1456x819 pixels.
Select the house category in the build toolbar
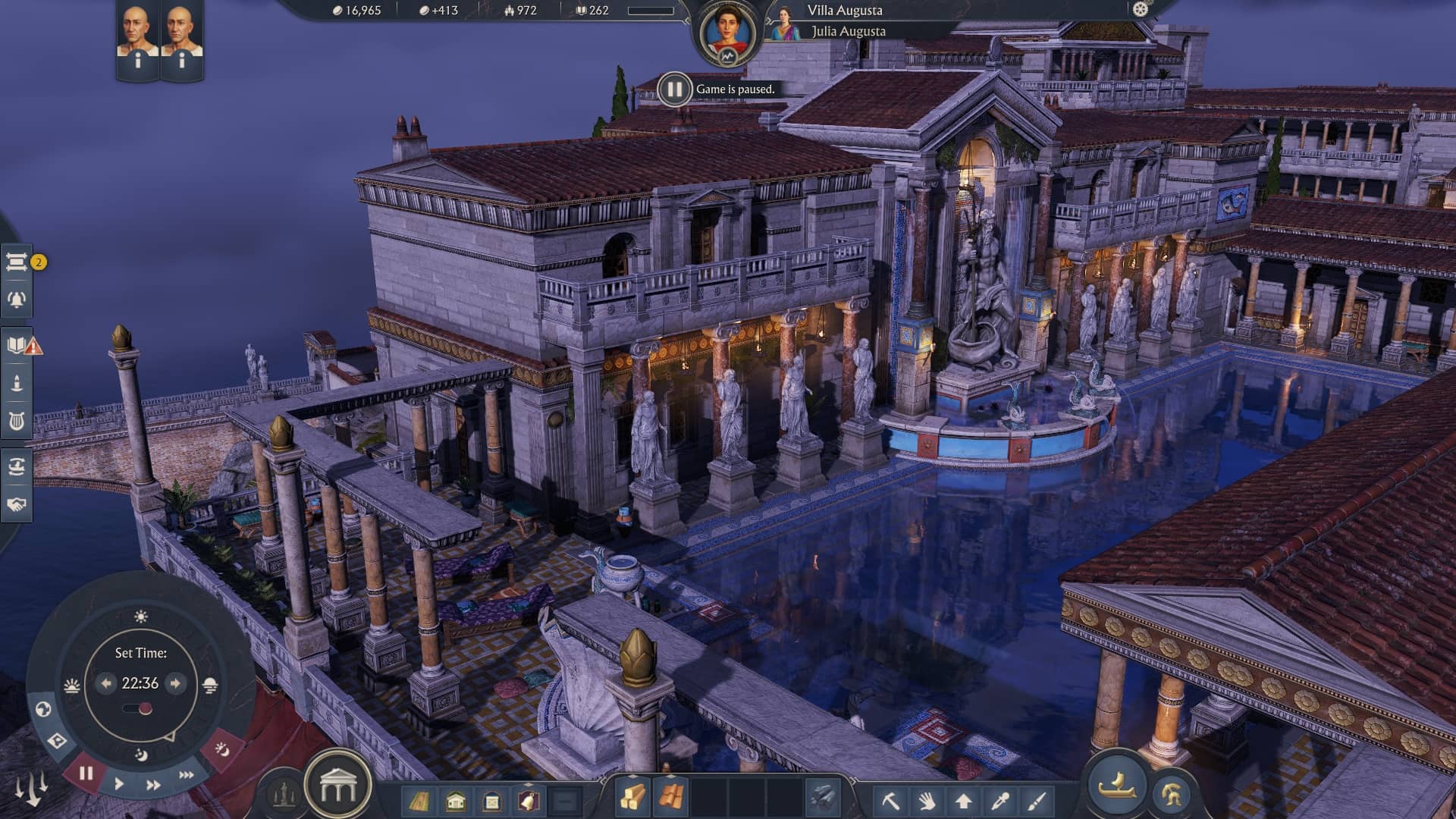coord(456,800)
